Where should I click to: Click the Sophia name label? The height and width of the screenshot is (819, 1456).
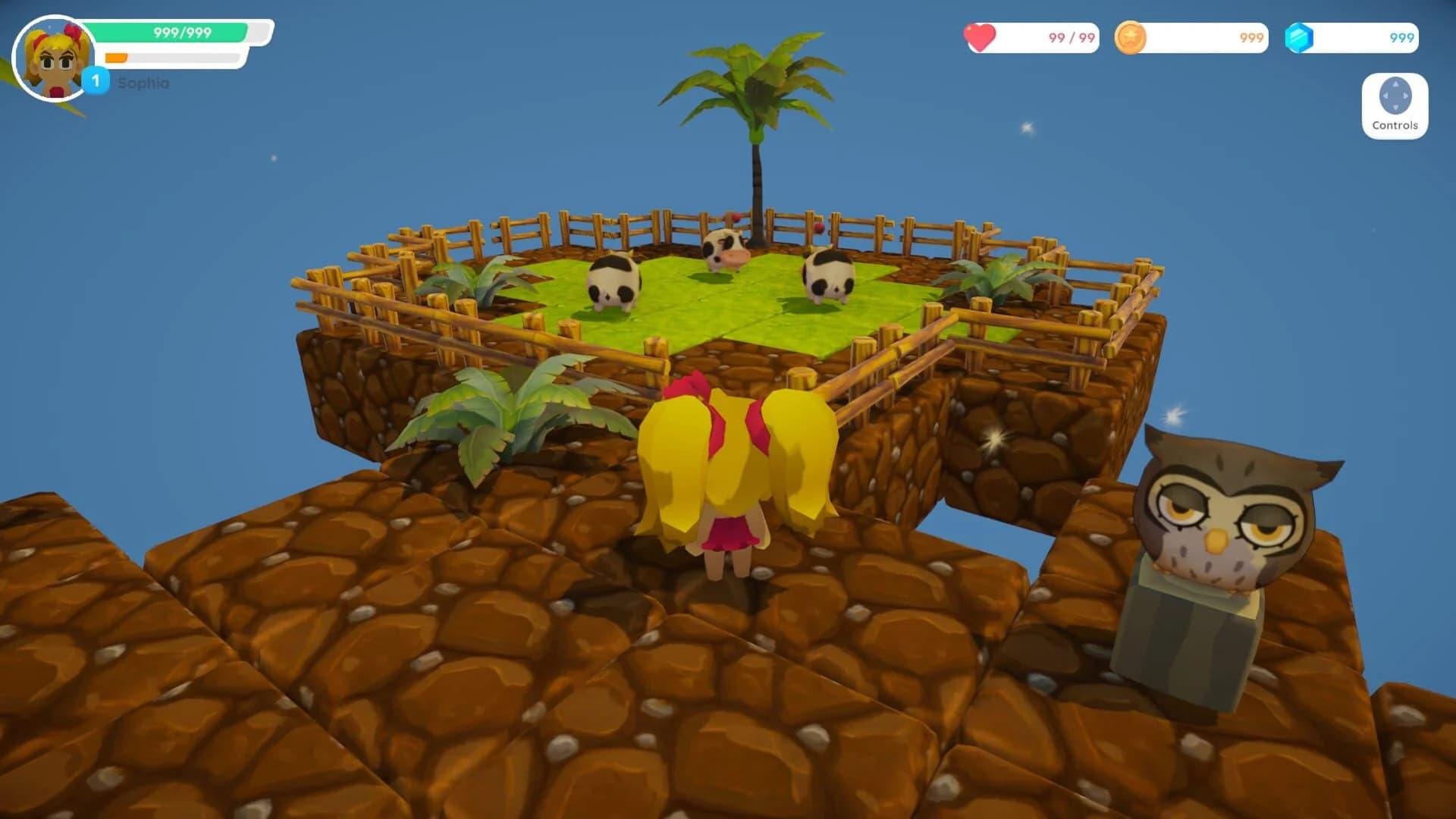click(142, 85)
